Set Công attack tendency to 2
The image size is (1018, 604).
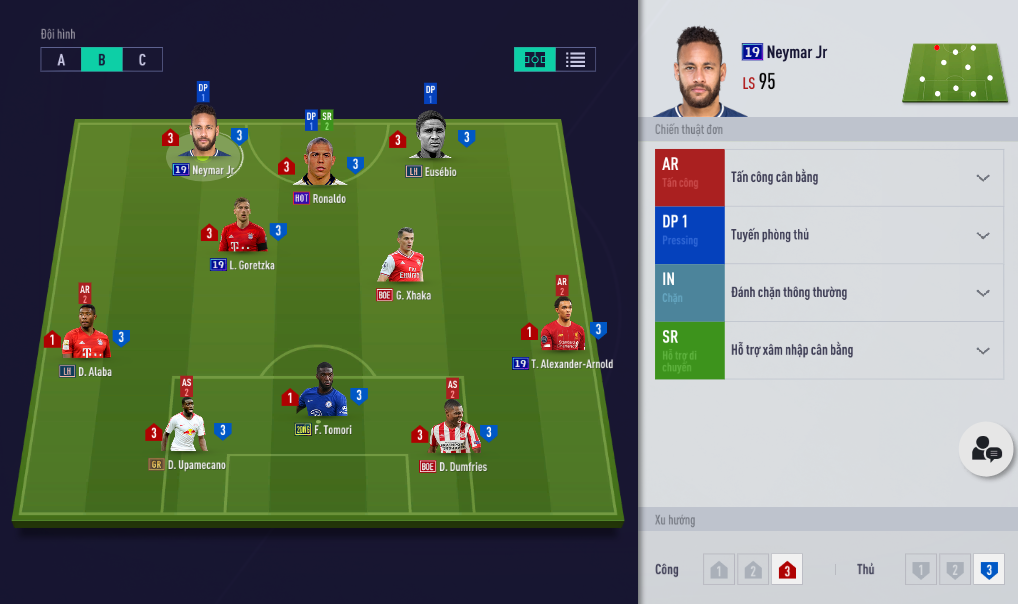pos(752,570)
